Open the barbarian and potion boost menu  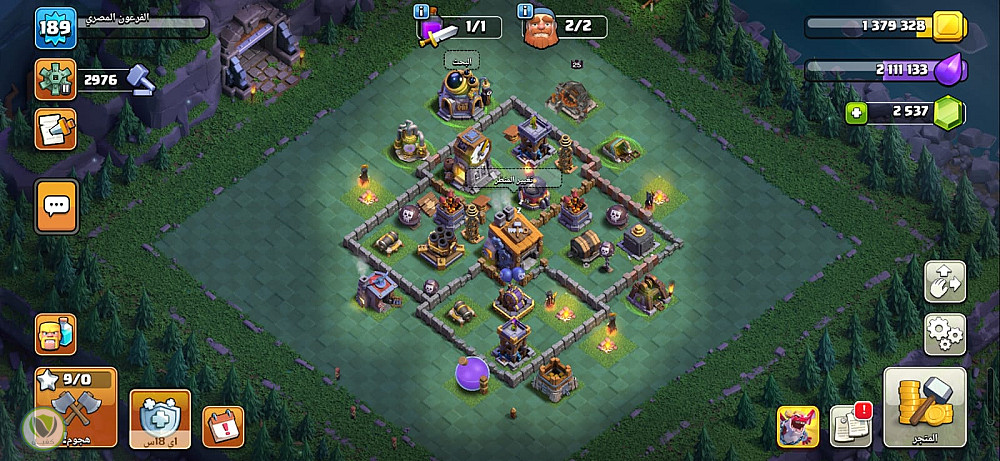(55, 334)
